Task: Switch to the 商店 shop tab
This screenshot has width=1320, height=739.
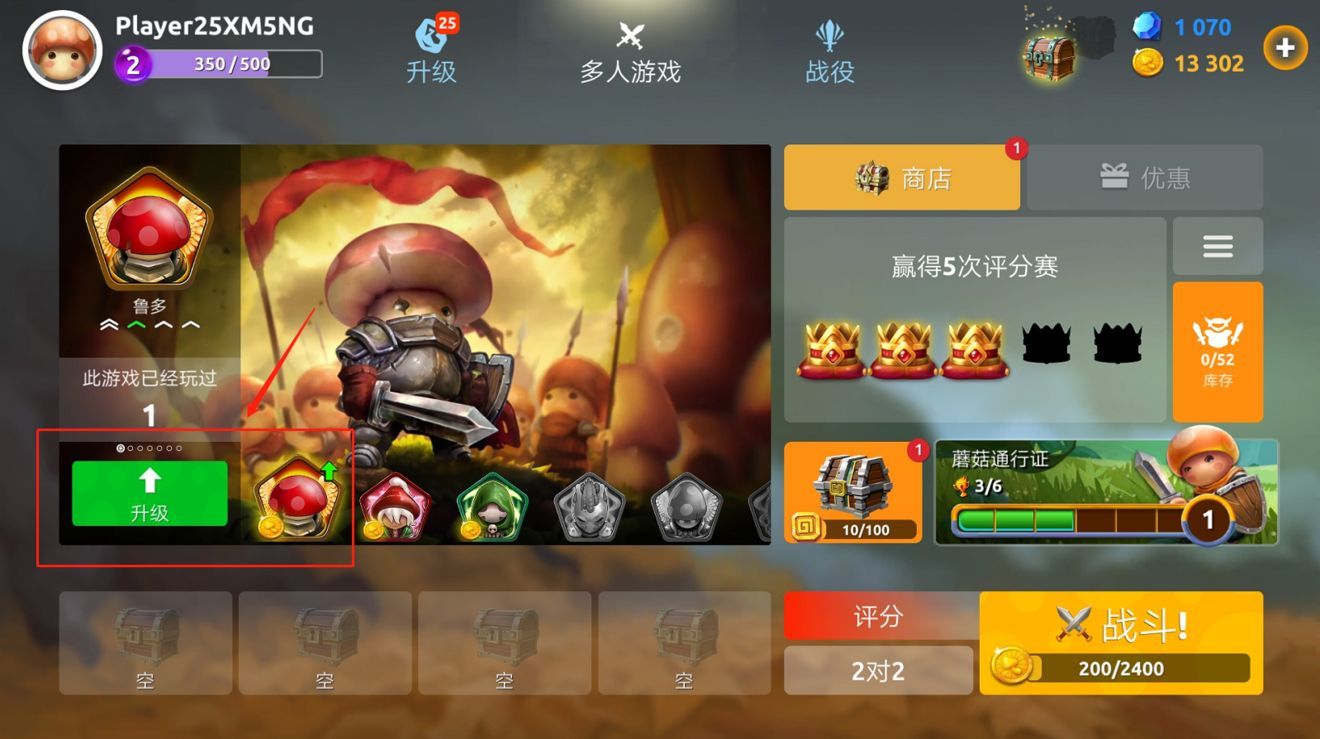Action: point(902,176)
